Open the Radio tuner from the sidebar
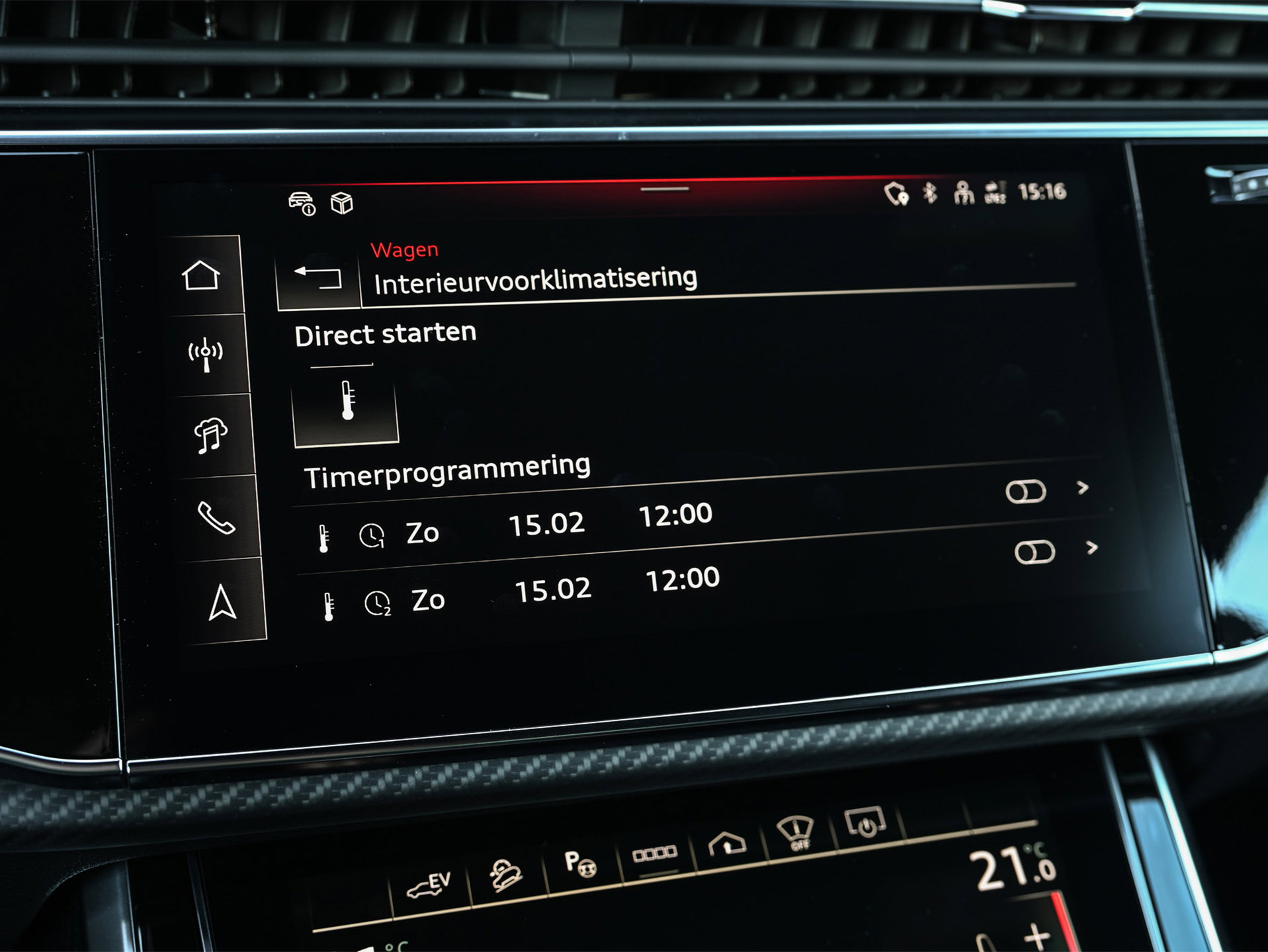 pos(206,353)
